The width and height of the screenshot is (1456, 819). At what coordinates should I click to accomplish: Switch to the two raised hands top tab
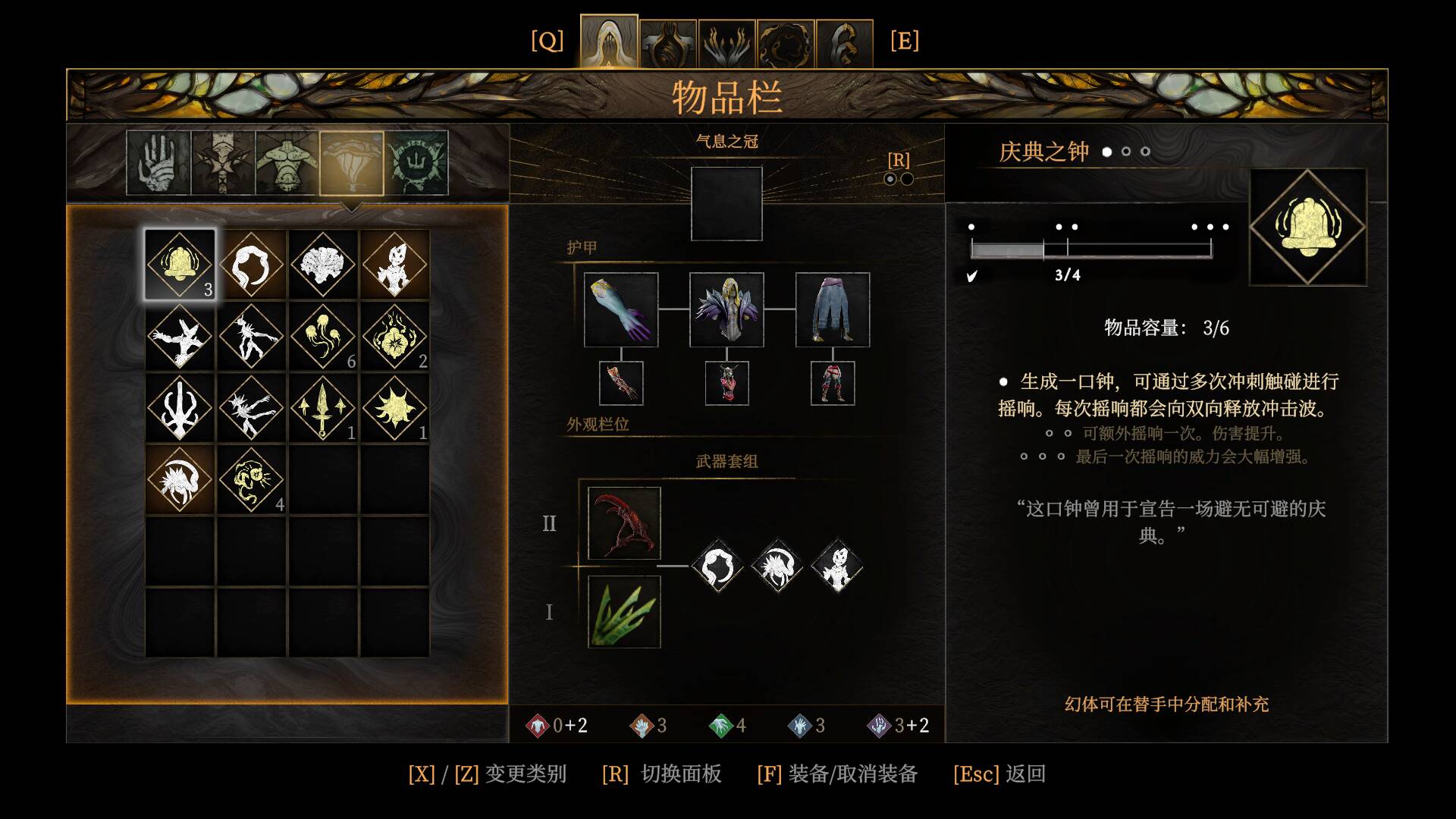tap(726, 44)
